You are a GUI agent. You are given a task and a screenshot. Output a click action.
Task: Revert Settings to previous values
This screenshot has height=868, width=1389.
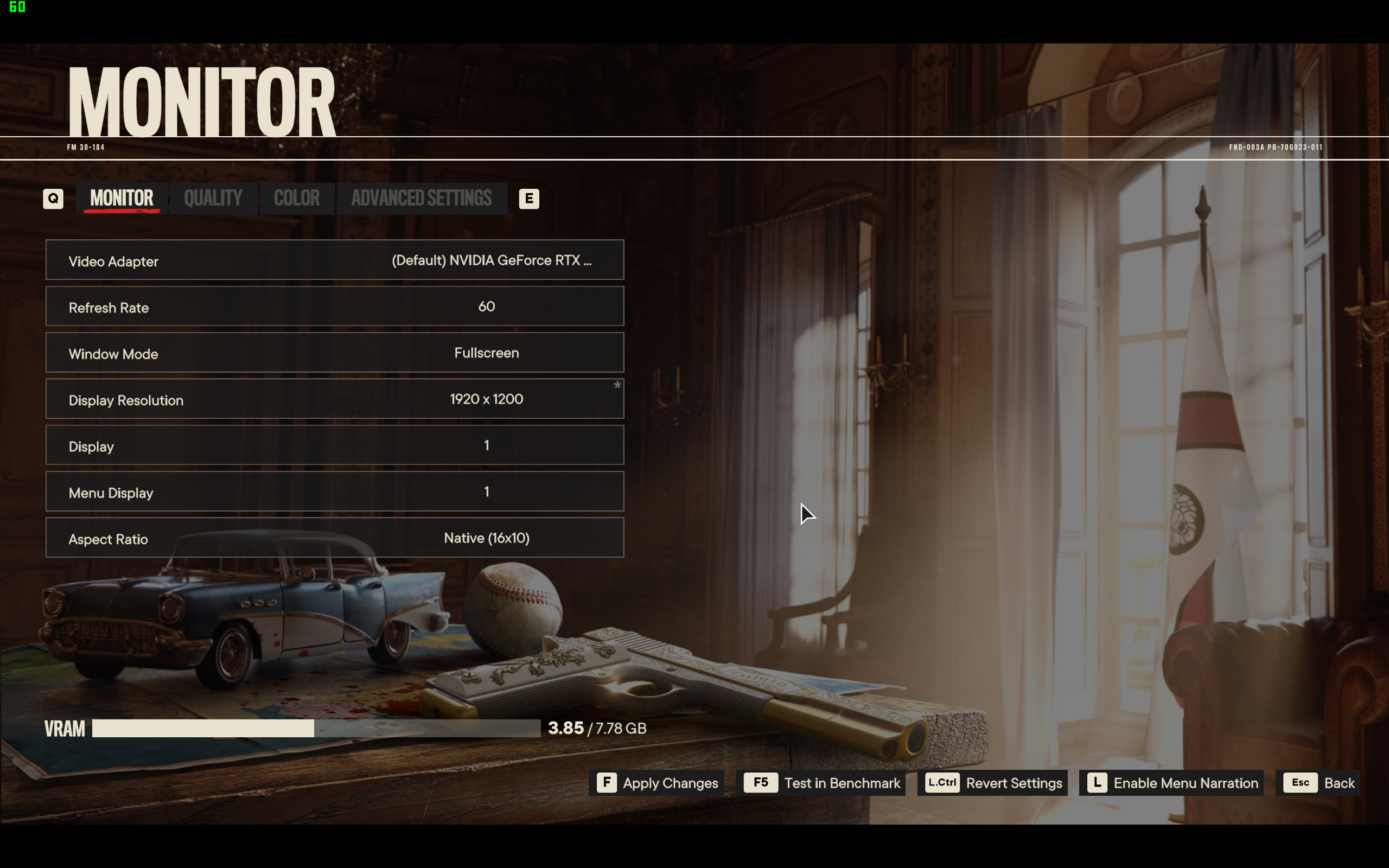[993, 783]
